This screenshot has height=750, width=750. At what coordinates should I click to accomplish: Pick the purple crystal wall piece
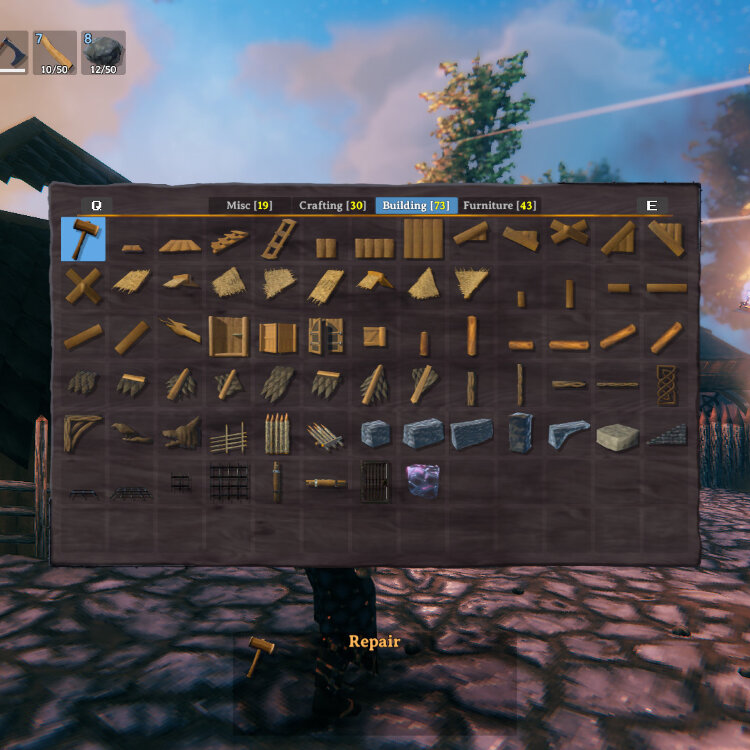pos(422,480)
